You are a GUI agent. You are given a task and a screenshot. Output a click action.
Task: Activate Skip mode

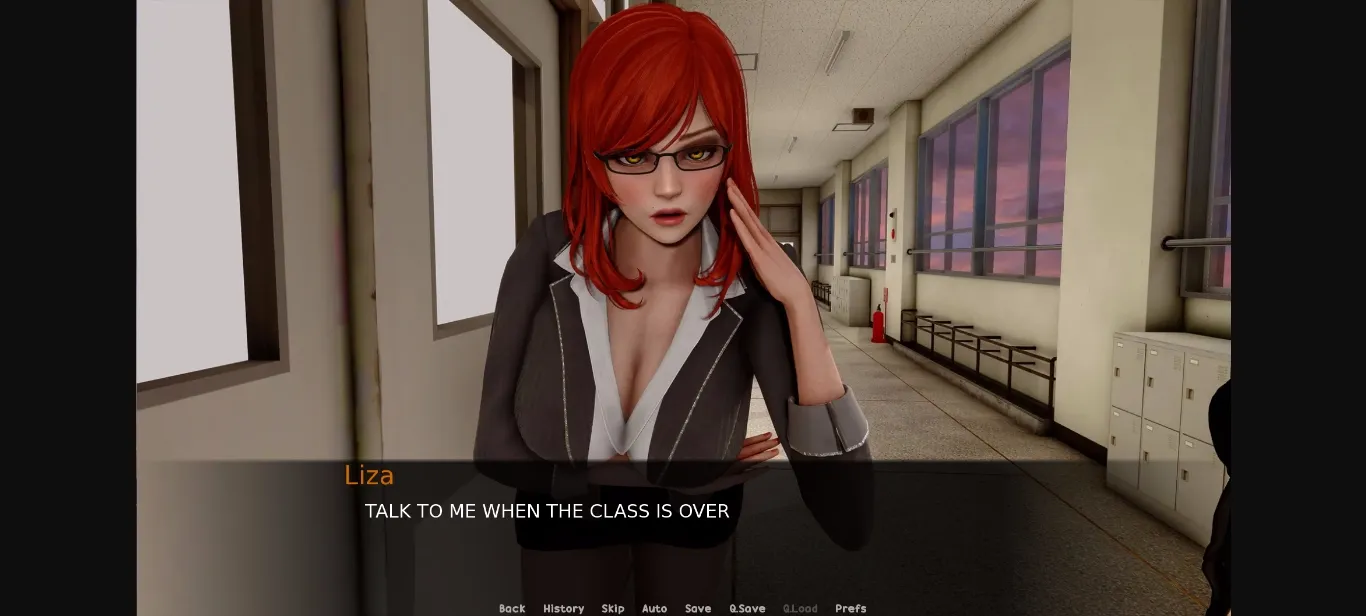613,608
